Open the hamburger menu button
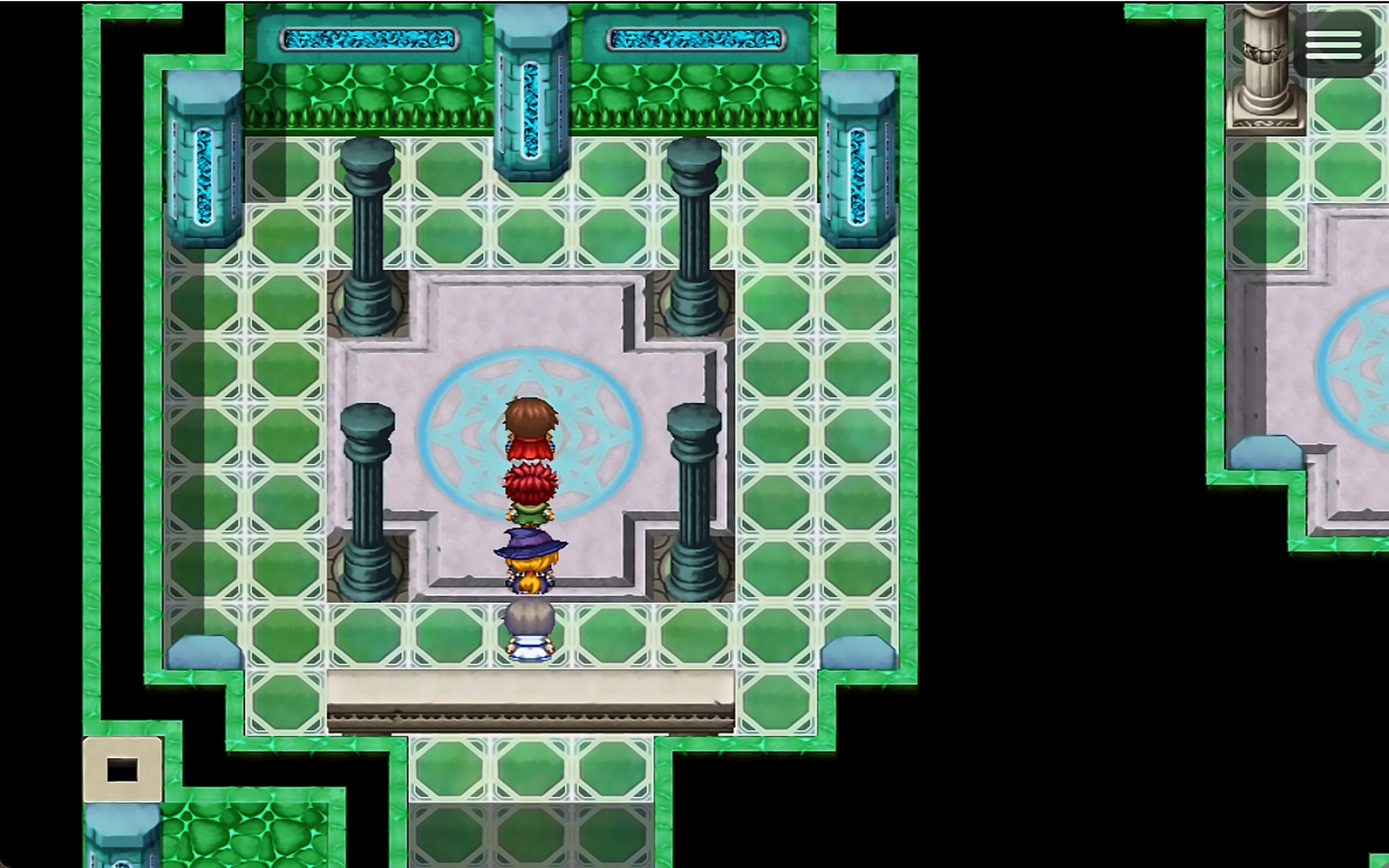The width and height of the screenshot is (1389, 868). point(1333,45)
